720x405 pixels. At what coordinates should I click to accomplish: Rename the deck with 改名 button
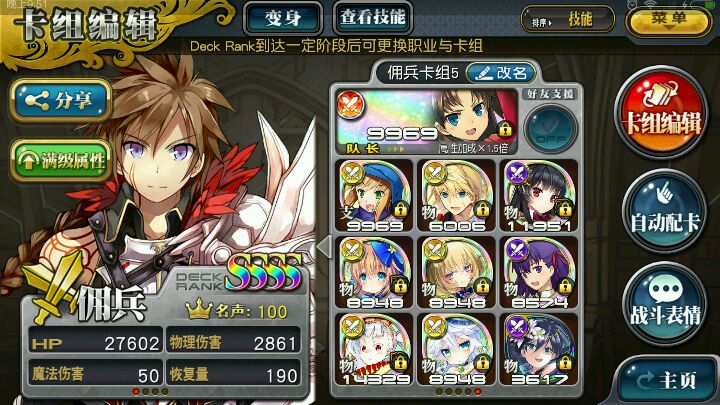tap(502, 72)
